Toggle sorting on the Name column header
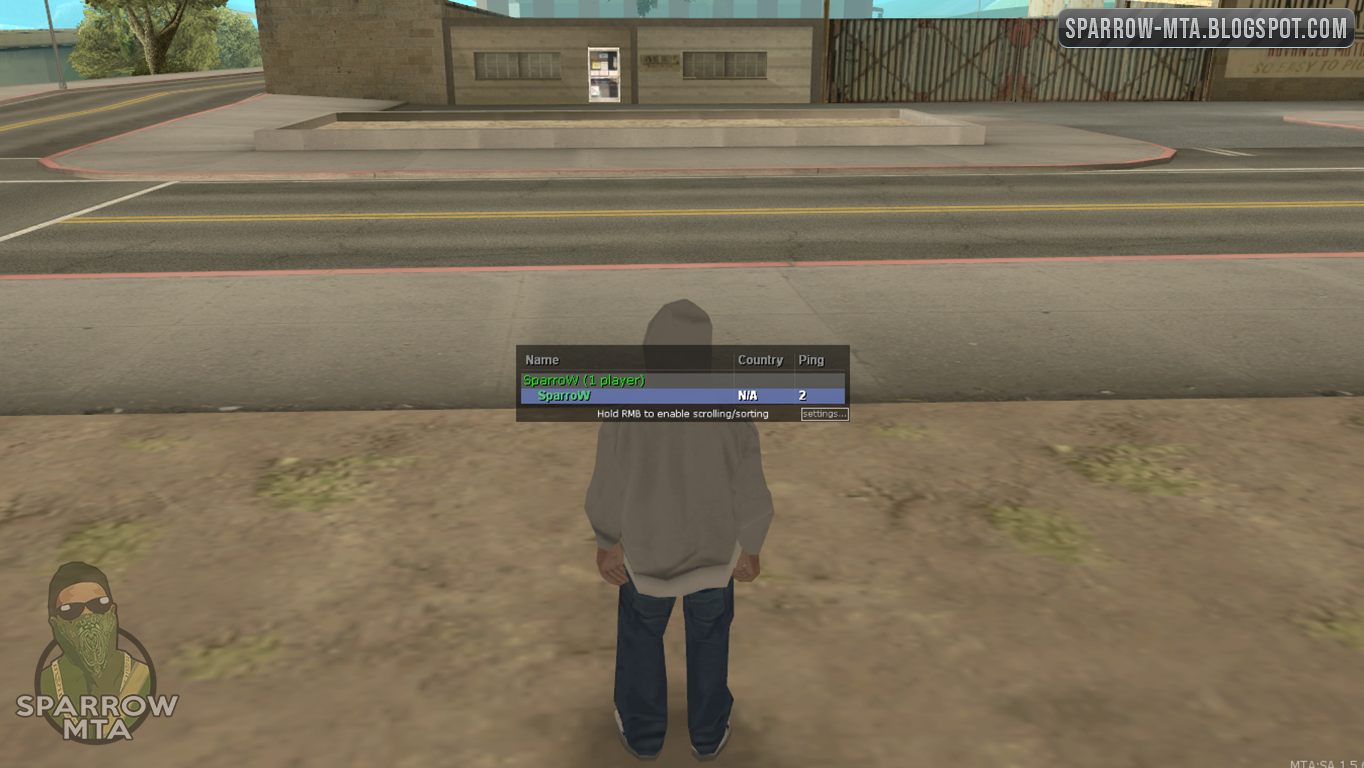This screenshot has height=768, width=1364. click(543, 360)
